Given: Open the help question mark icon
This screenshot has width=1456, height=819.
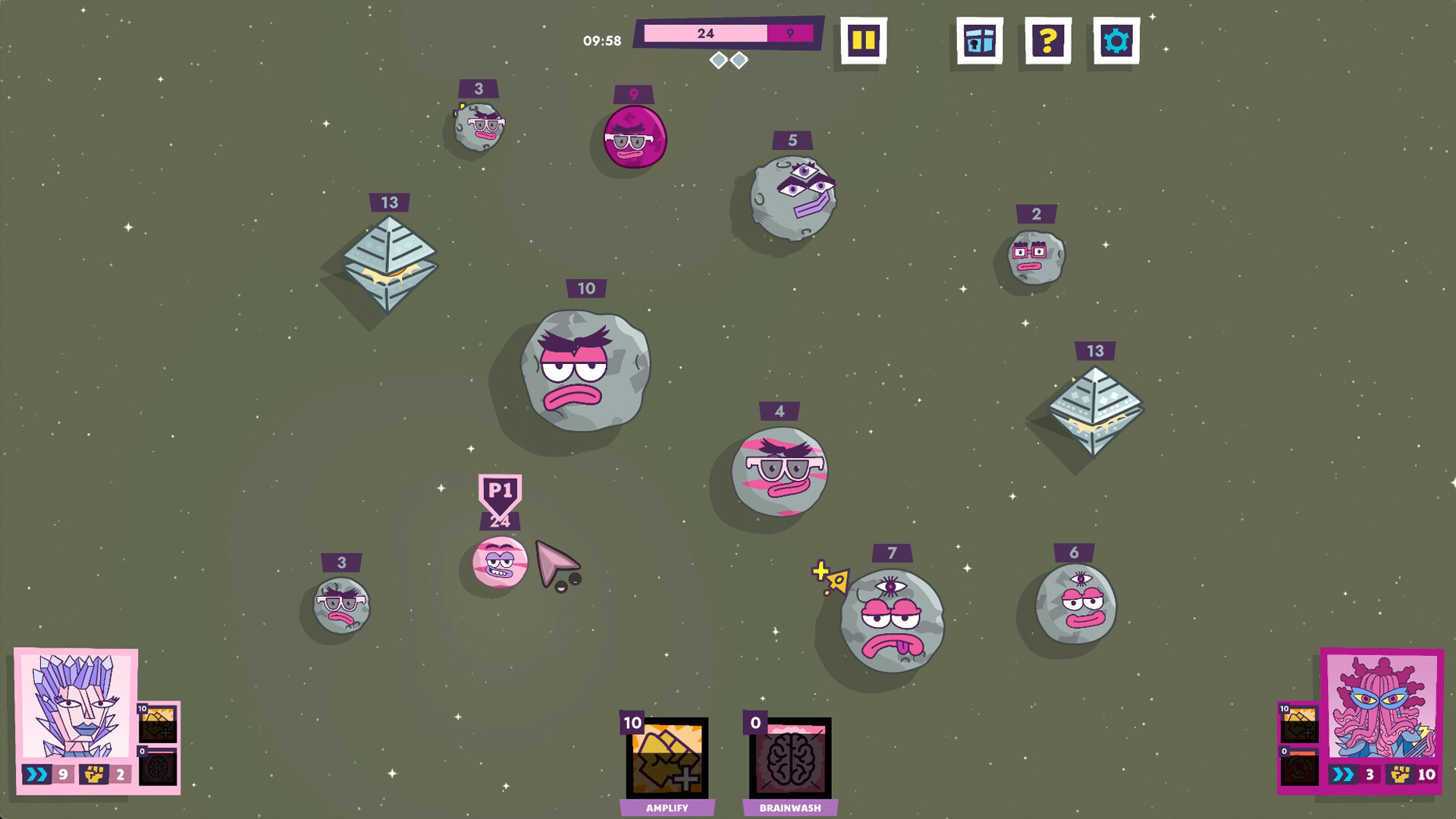Looking at the screenshot, I should click(x=1049, y=40).
